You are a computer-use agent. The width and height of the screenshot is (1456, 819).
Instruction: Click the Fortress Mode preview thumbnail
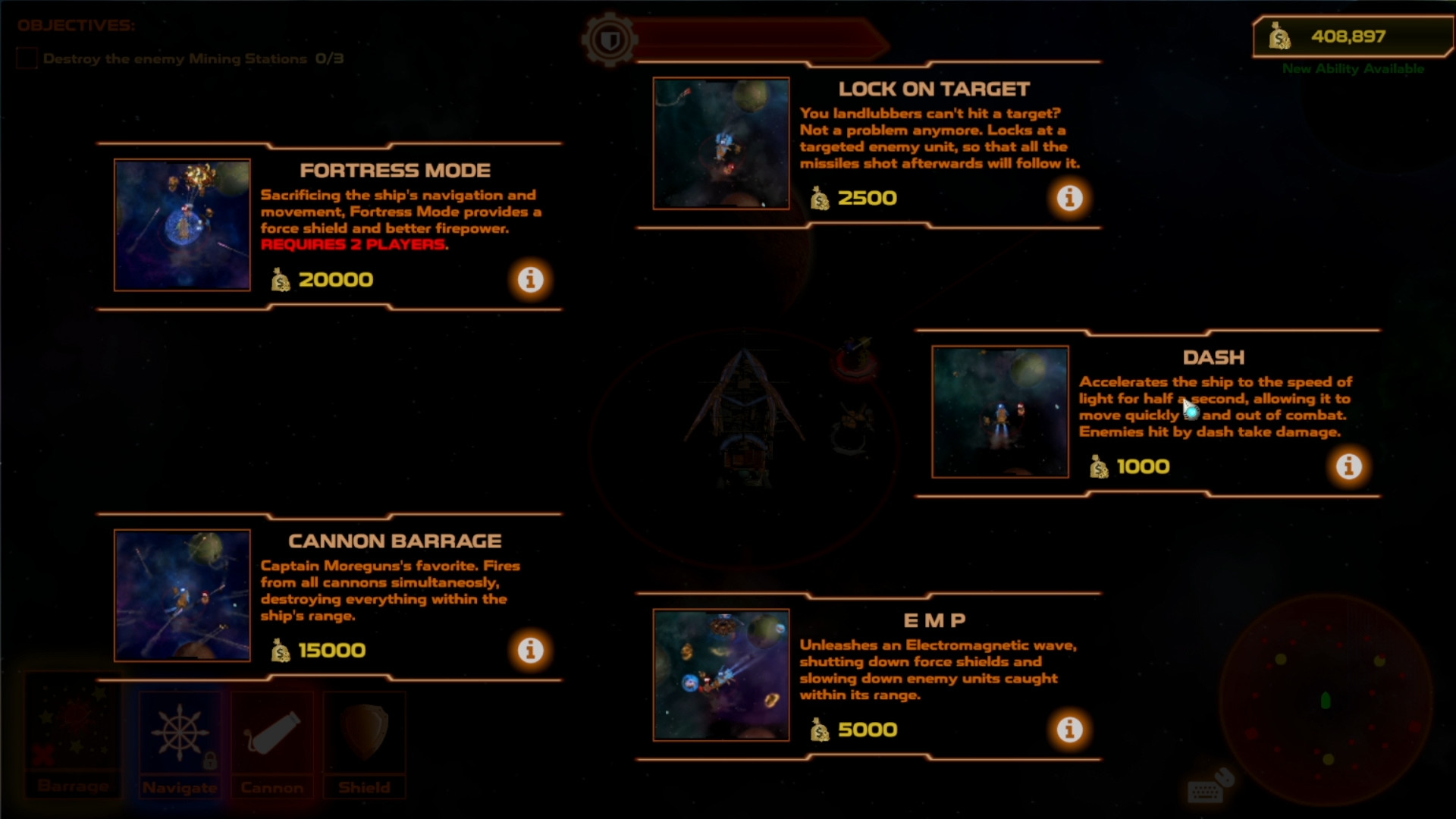pos(182,224)
